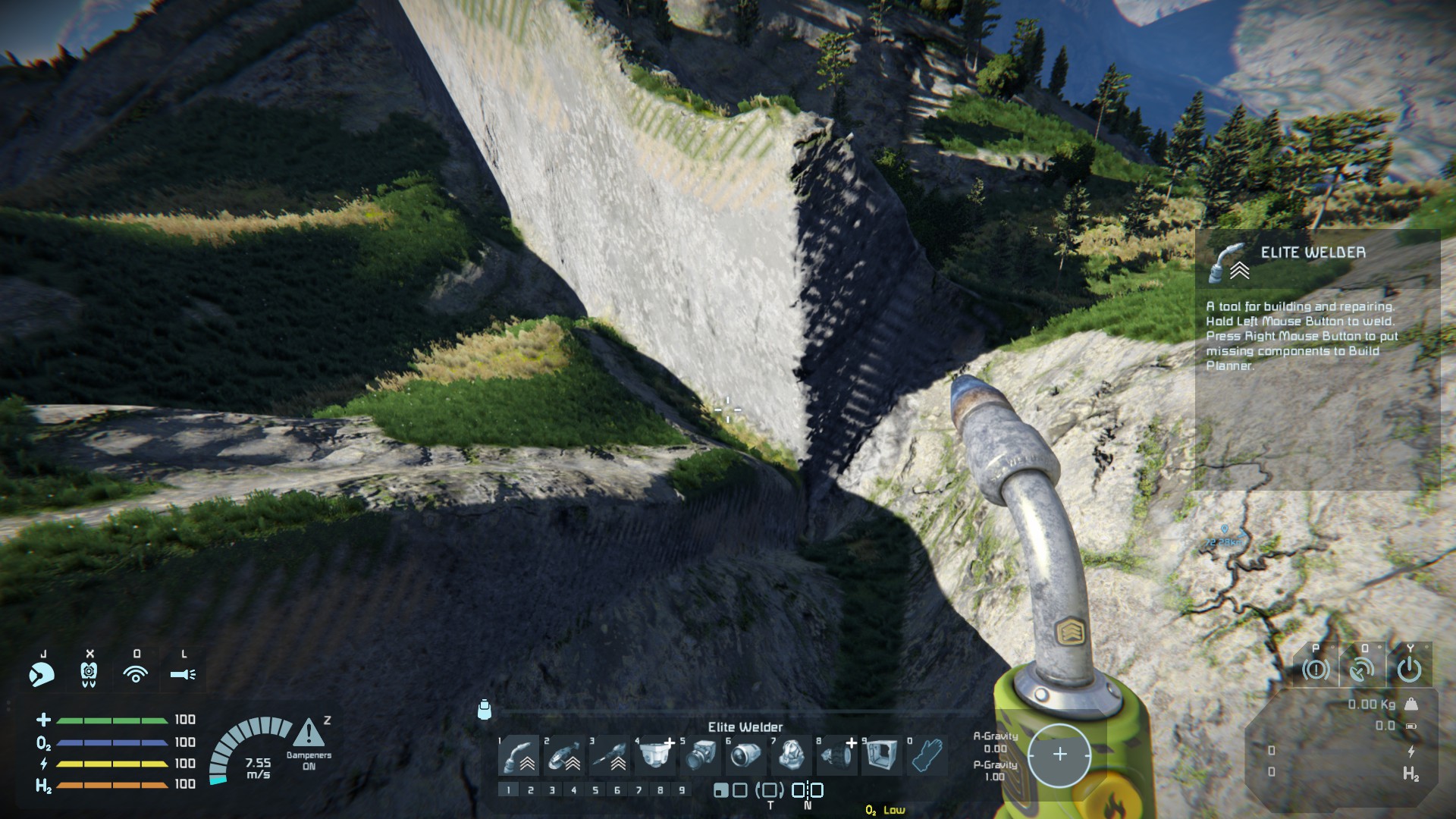This screenshot has height=819, width=1456.
Task: Toggle the broadcasting signal icon
Action: pos(136,673)
